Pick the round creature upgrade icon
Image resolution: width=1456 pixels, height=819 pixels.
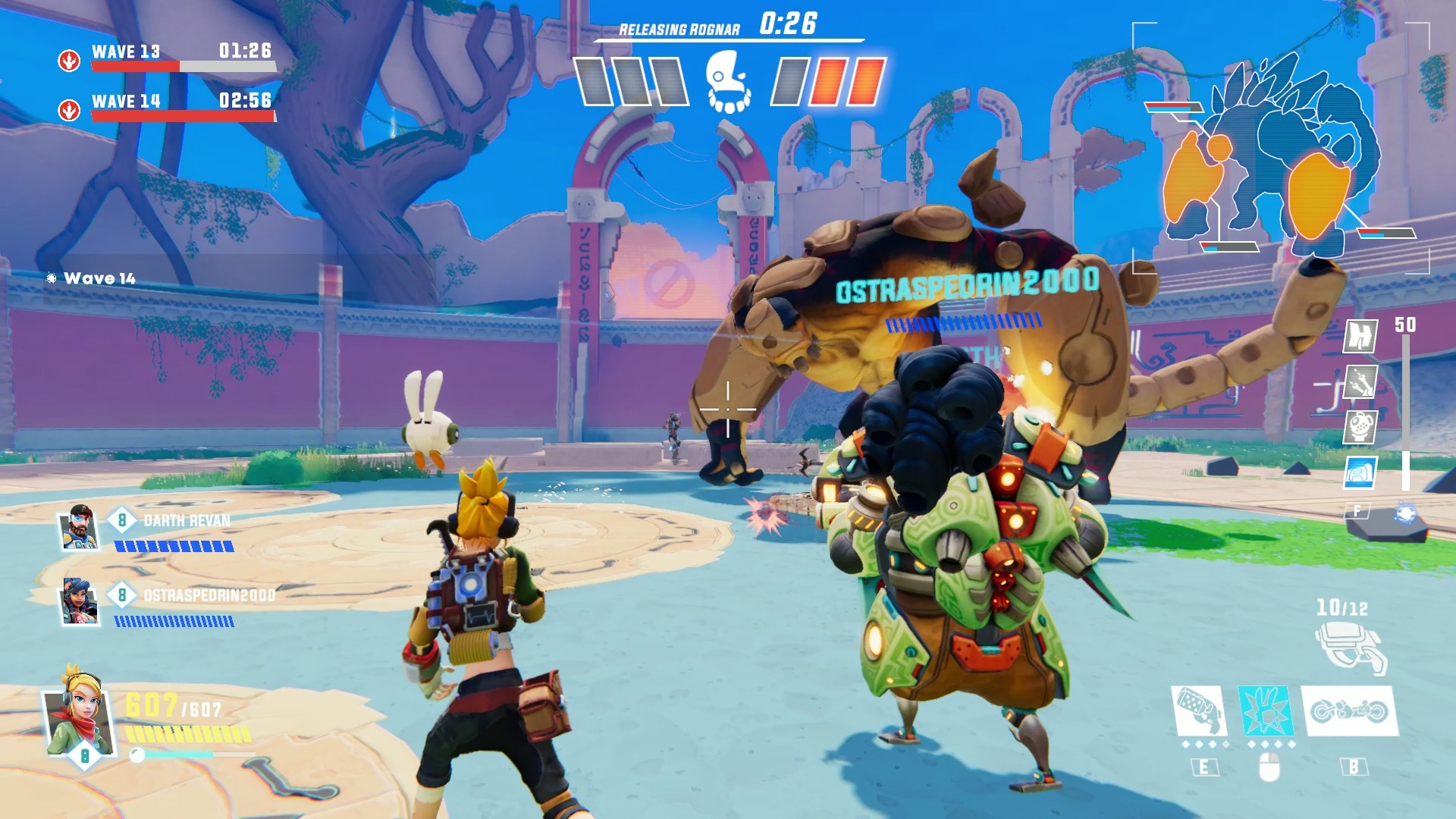pos(1360,426)
